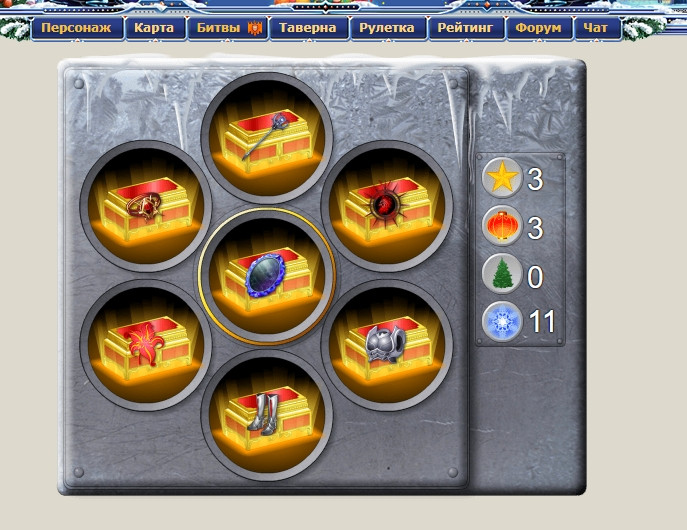Image resolution: width=687 pixels, height=530 pixels.
Task: Choose the chest with the red flower
Action: click(142, 345)
